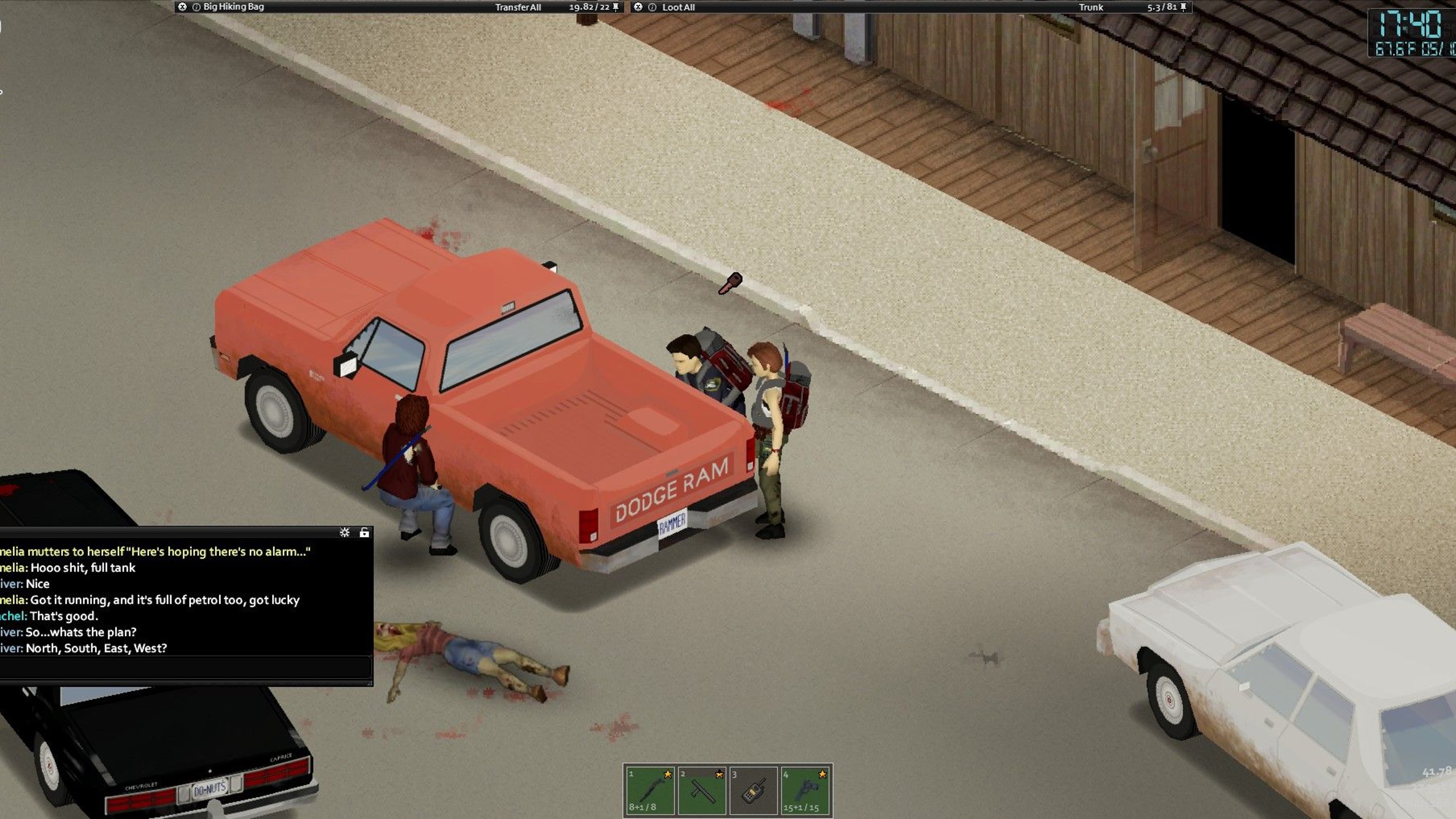Close the Big Hiking Bag inventory panel

click(182, 7)
